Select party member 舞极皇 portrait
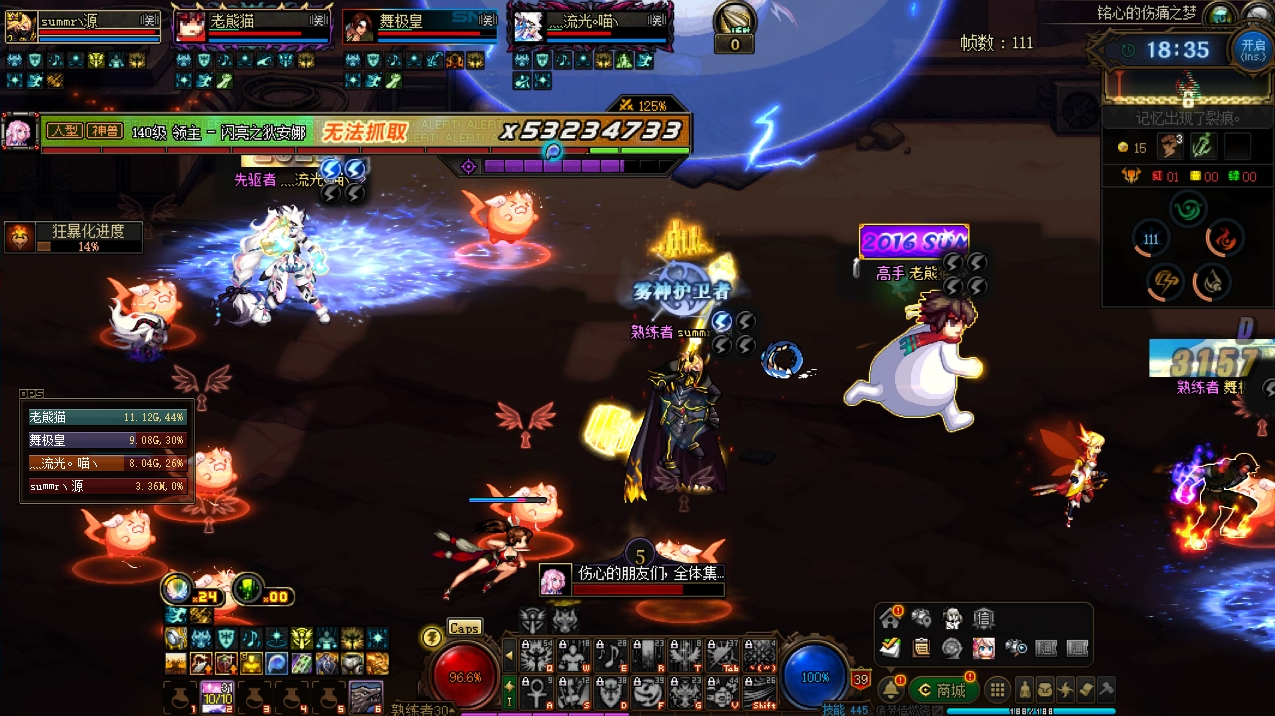This screenshot has width=1275, height=716. (358, 27)
